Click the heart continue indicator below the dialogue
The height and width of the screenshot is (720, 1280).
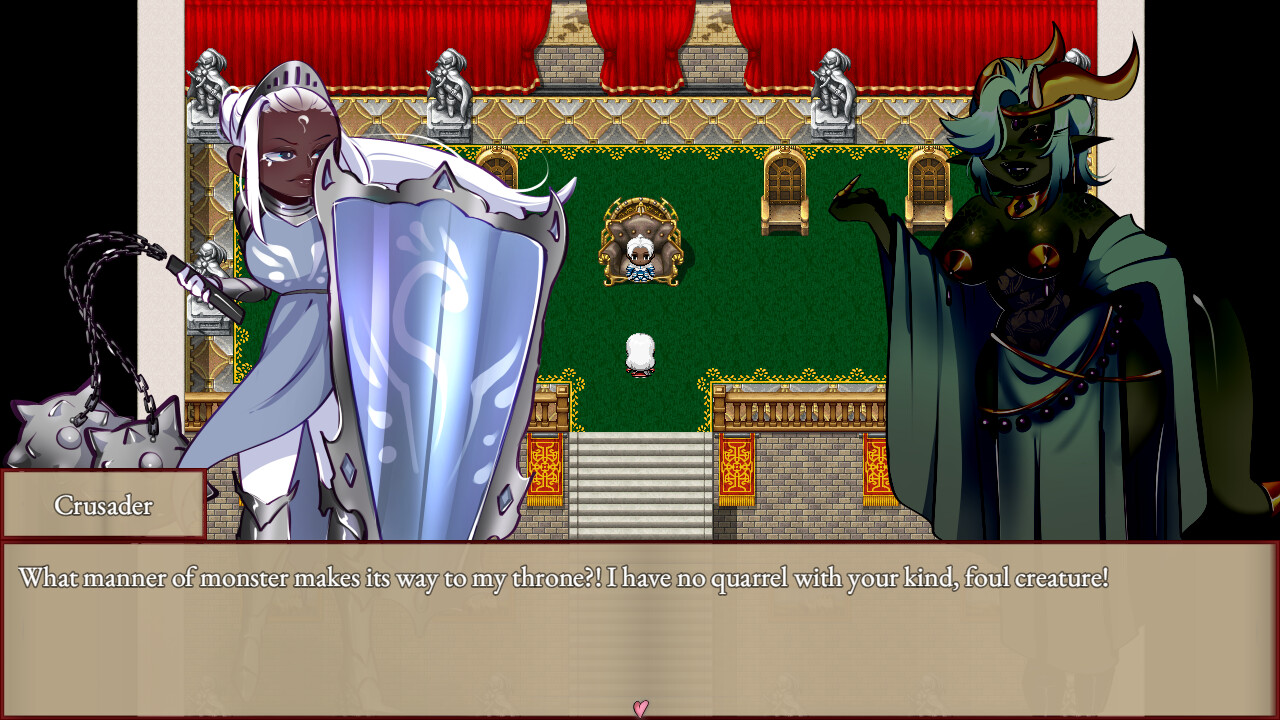click(639, 708)
